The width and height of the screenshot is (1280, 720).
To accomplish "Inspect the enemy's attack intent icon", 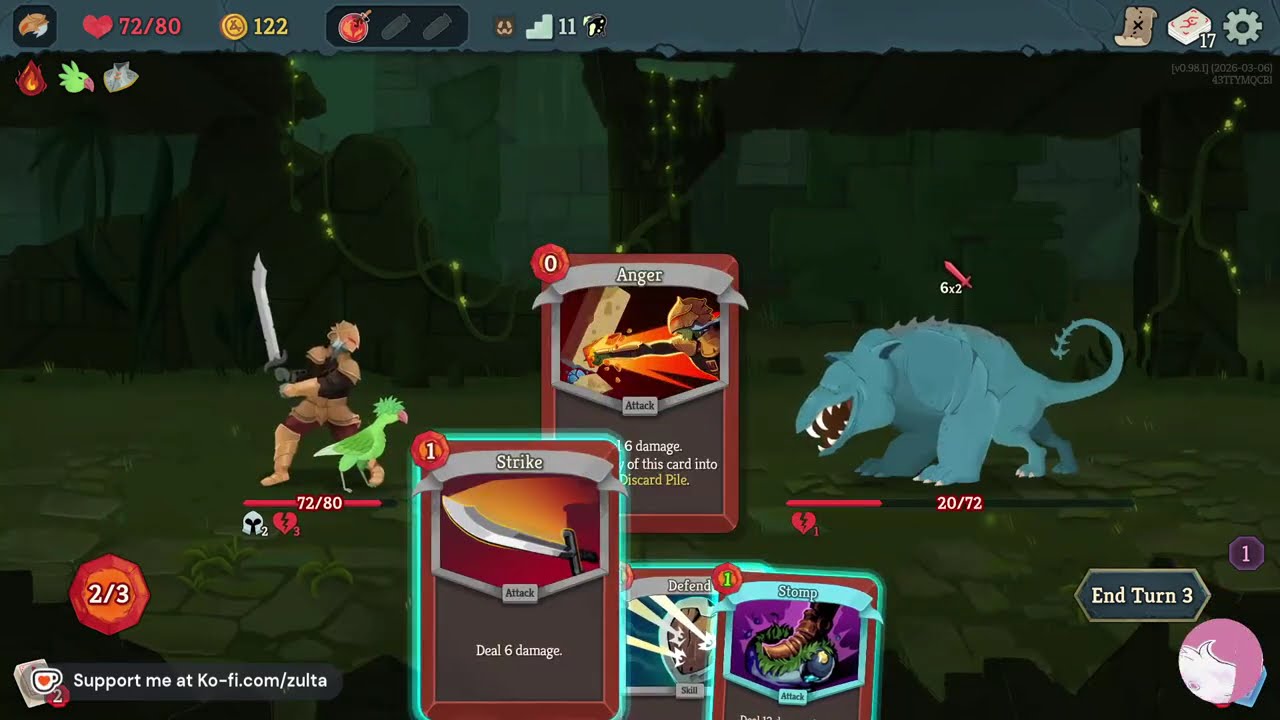I will tap(955, 277).
